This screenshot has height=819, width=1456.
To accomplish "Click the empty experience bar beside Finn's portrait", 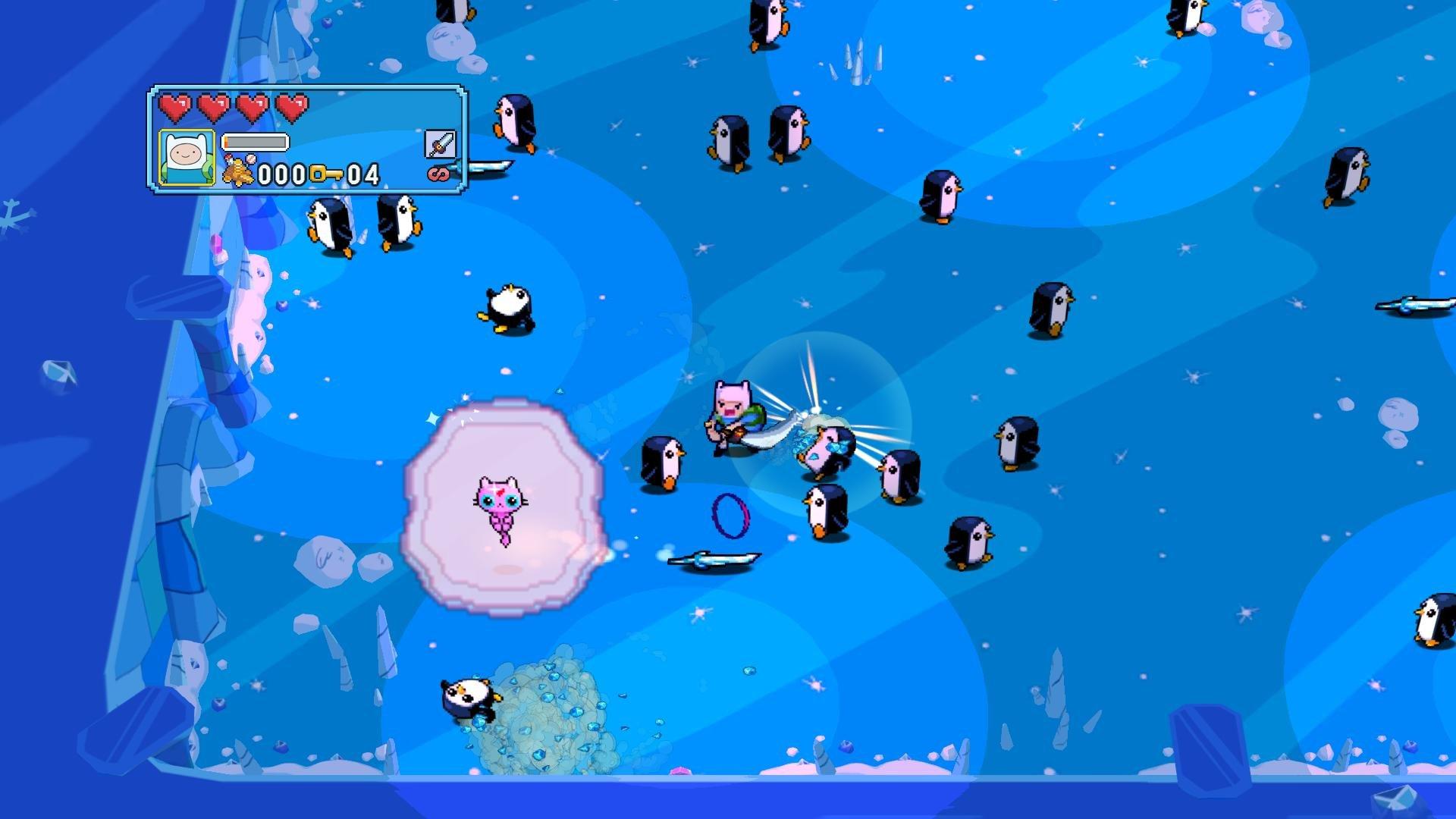I will click(256, 140).
